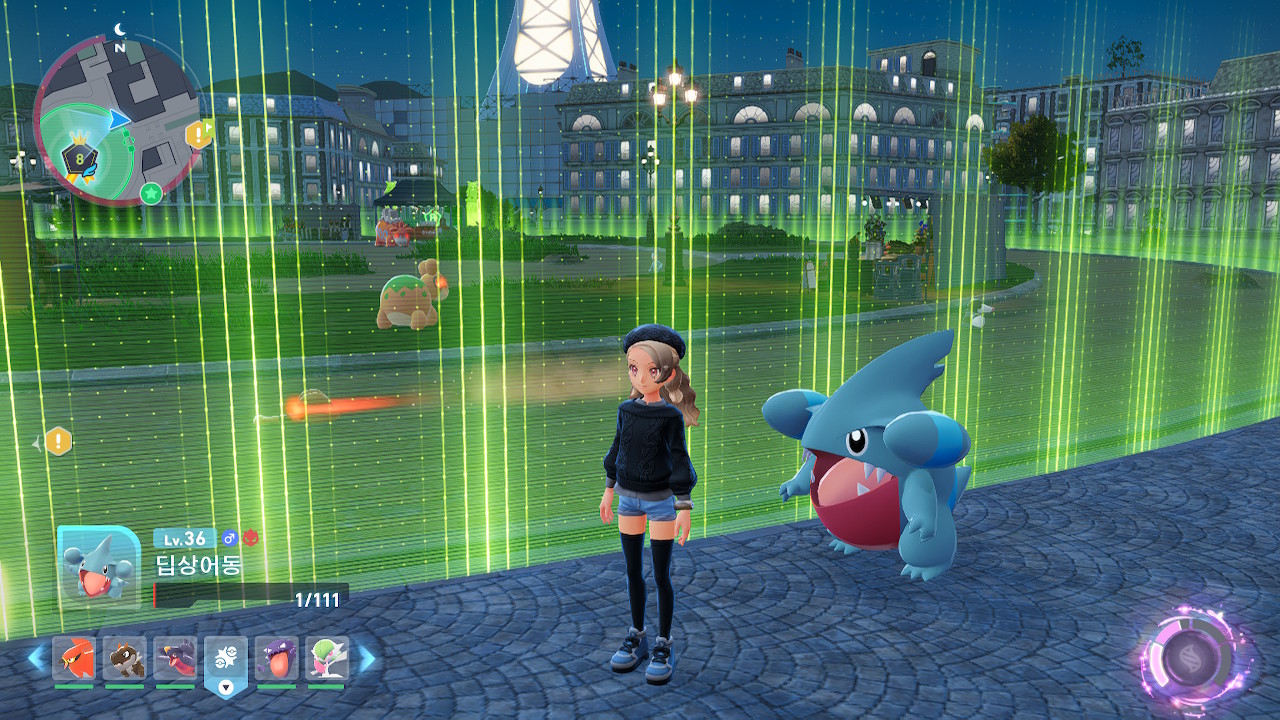Image resolution: width=1280 pixels, height=720 pixels.
Task: Choose Gardevoir in the party bar
Action: [326, 659]
